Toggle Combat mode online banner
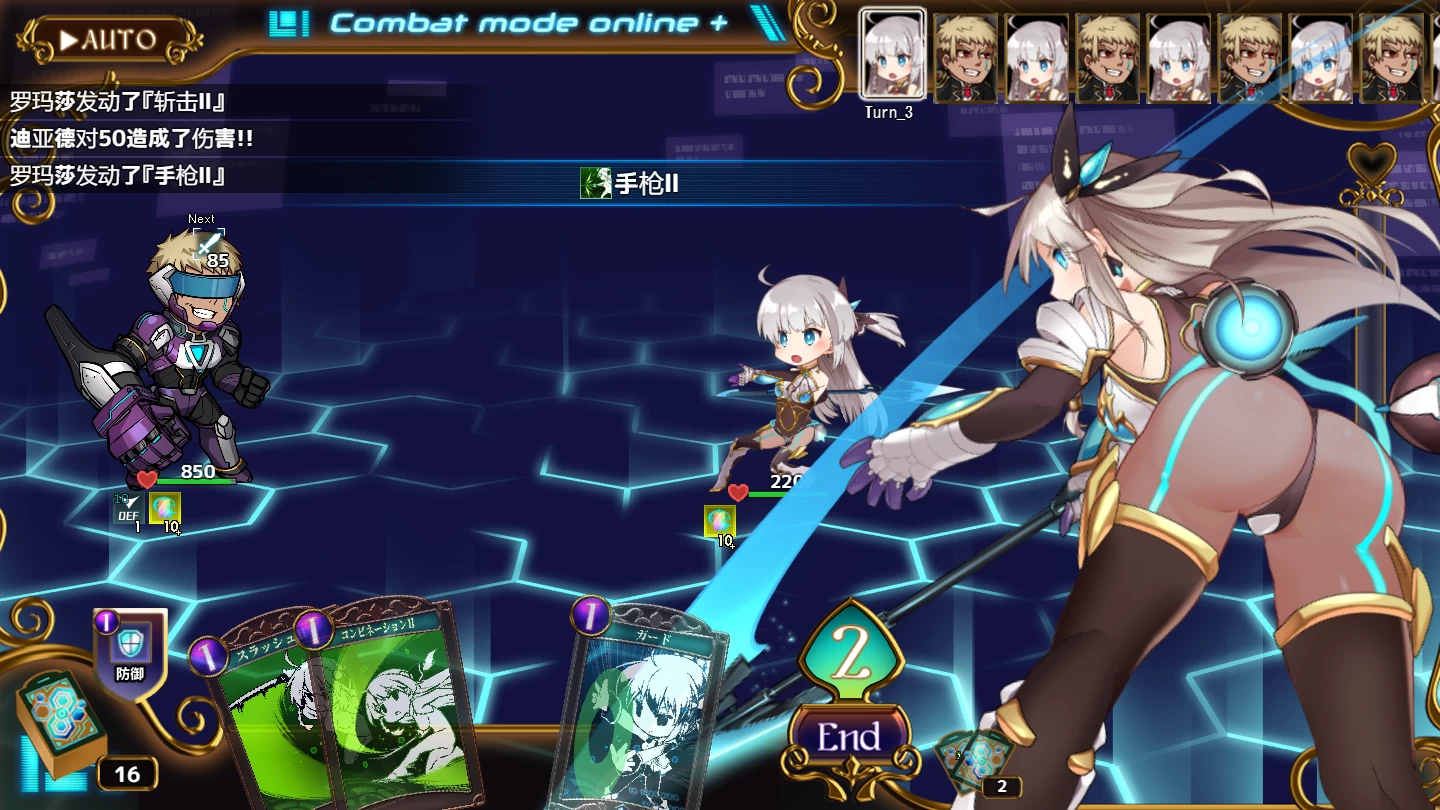The image size is (1440, 810). click(x=520, y=22)
